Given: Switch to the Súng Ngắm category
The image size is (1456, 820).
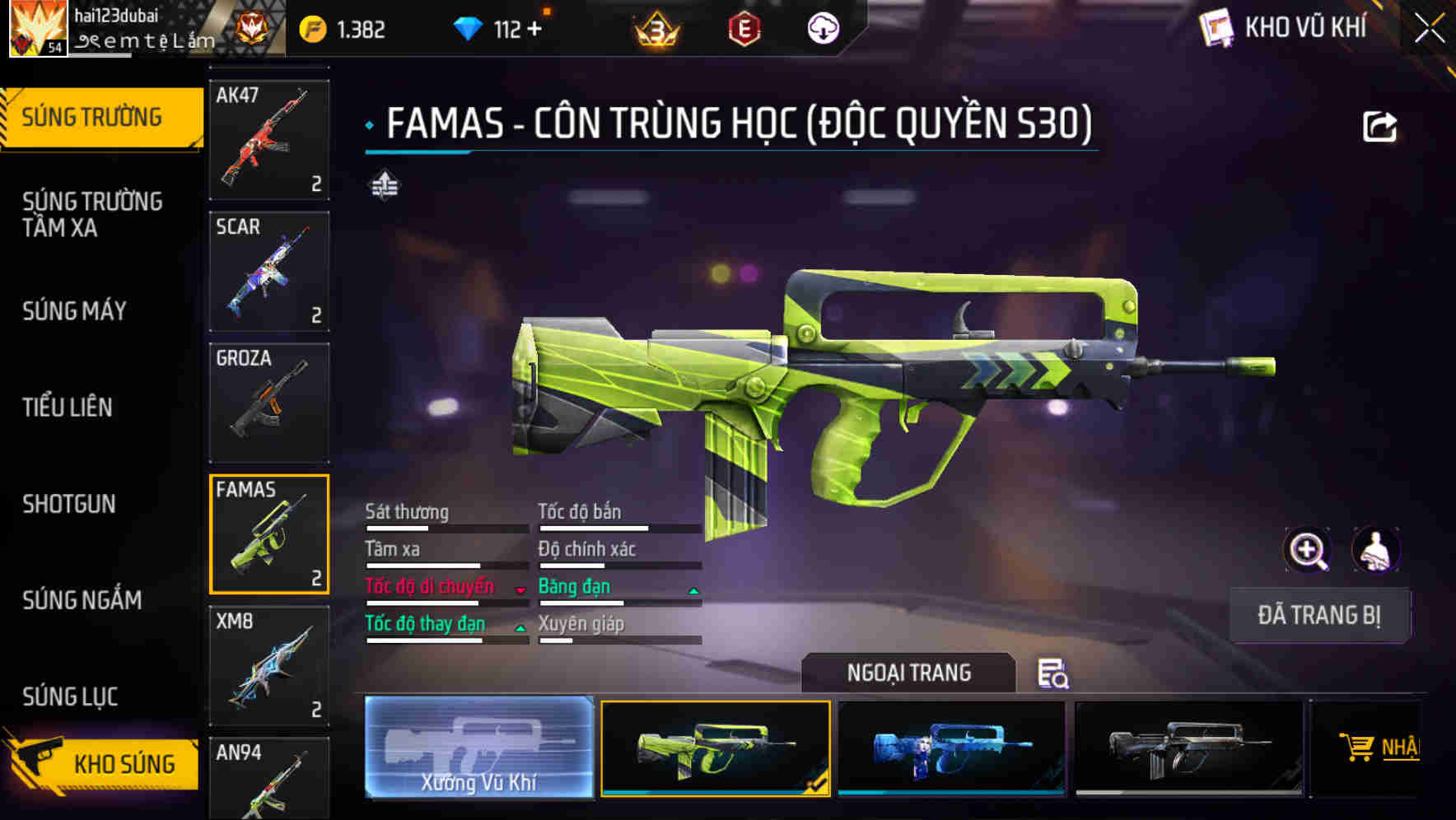Looking at the screenshot, I should [82, 600].
